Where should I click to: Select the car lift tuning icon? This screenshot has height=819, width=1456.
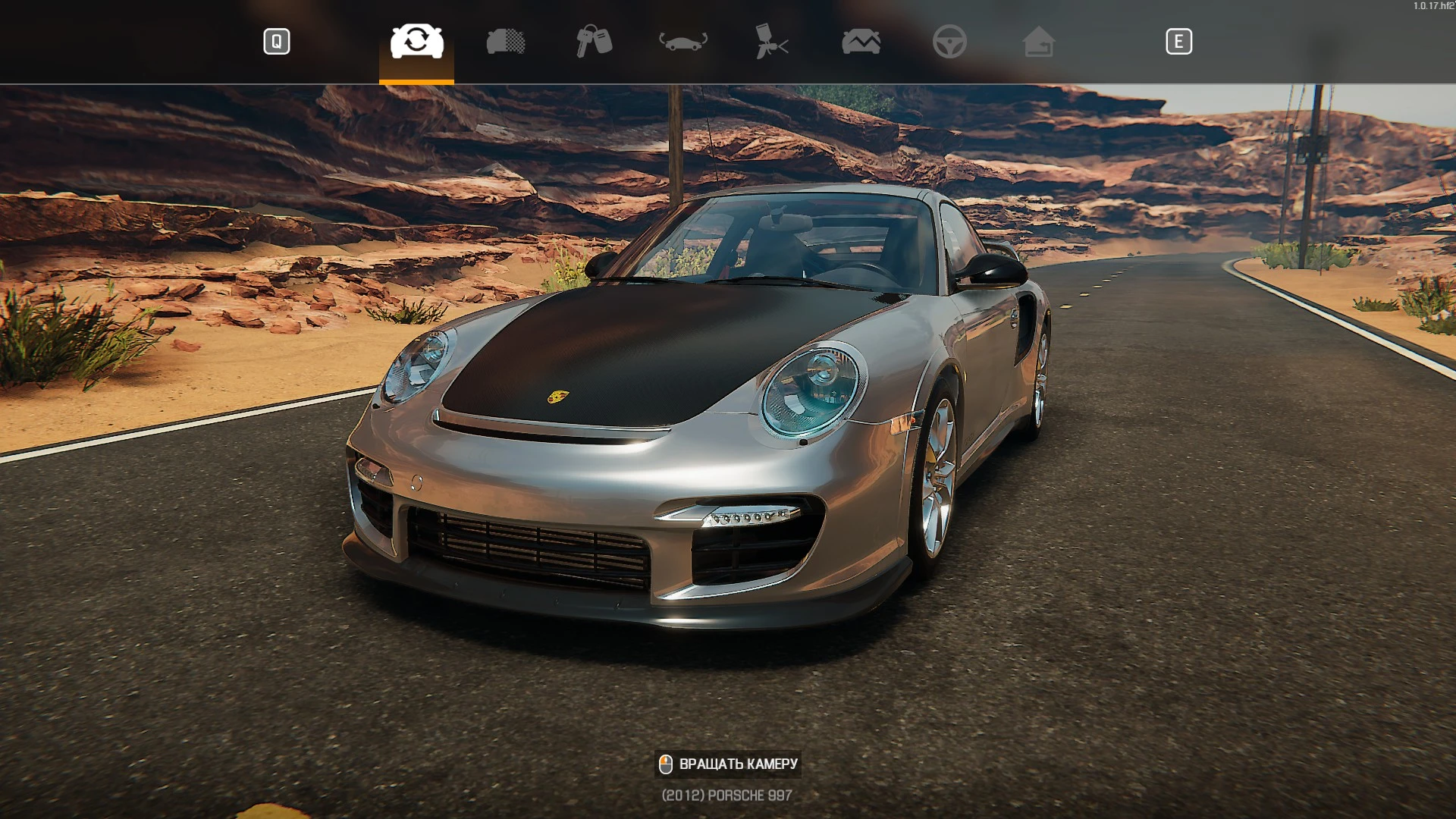pos(681,42)
